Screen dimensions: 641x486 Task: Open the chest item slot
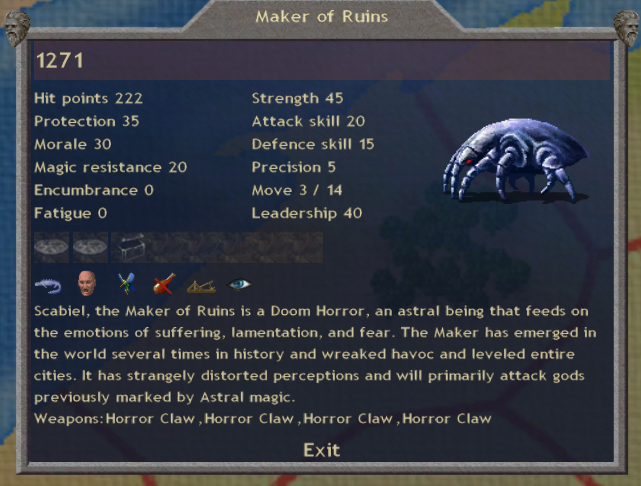tap(133, 246)
